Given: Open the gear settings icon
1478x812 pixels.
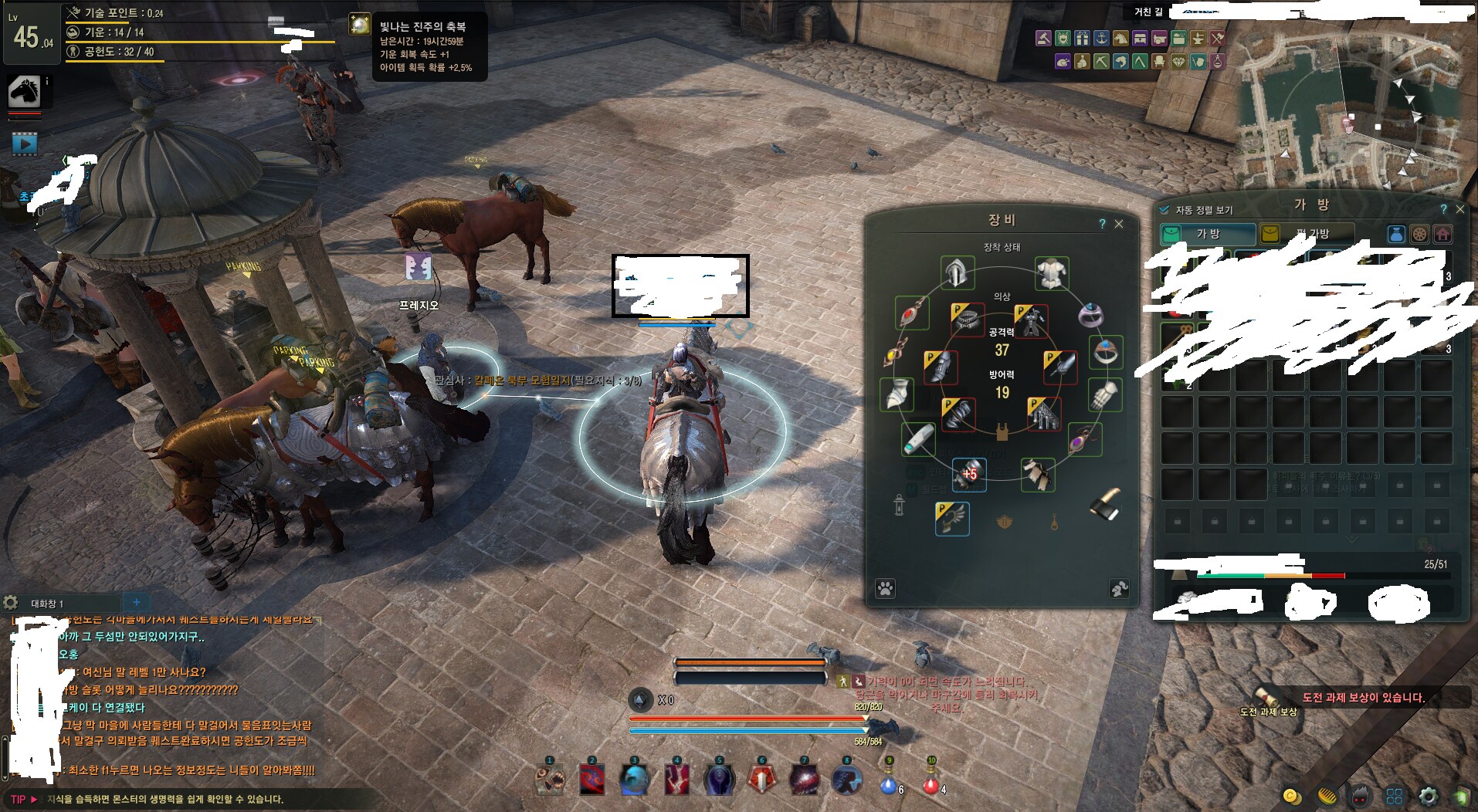Looking at the screenshot, I should pos(1429,797).
